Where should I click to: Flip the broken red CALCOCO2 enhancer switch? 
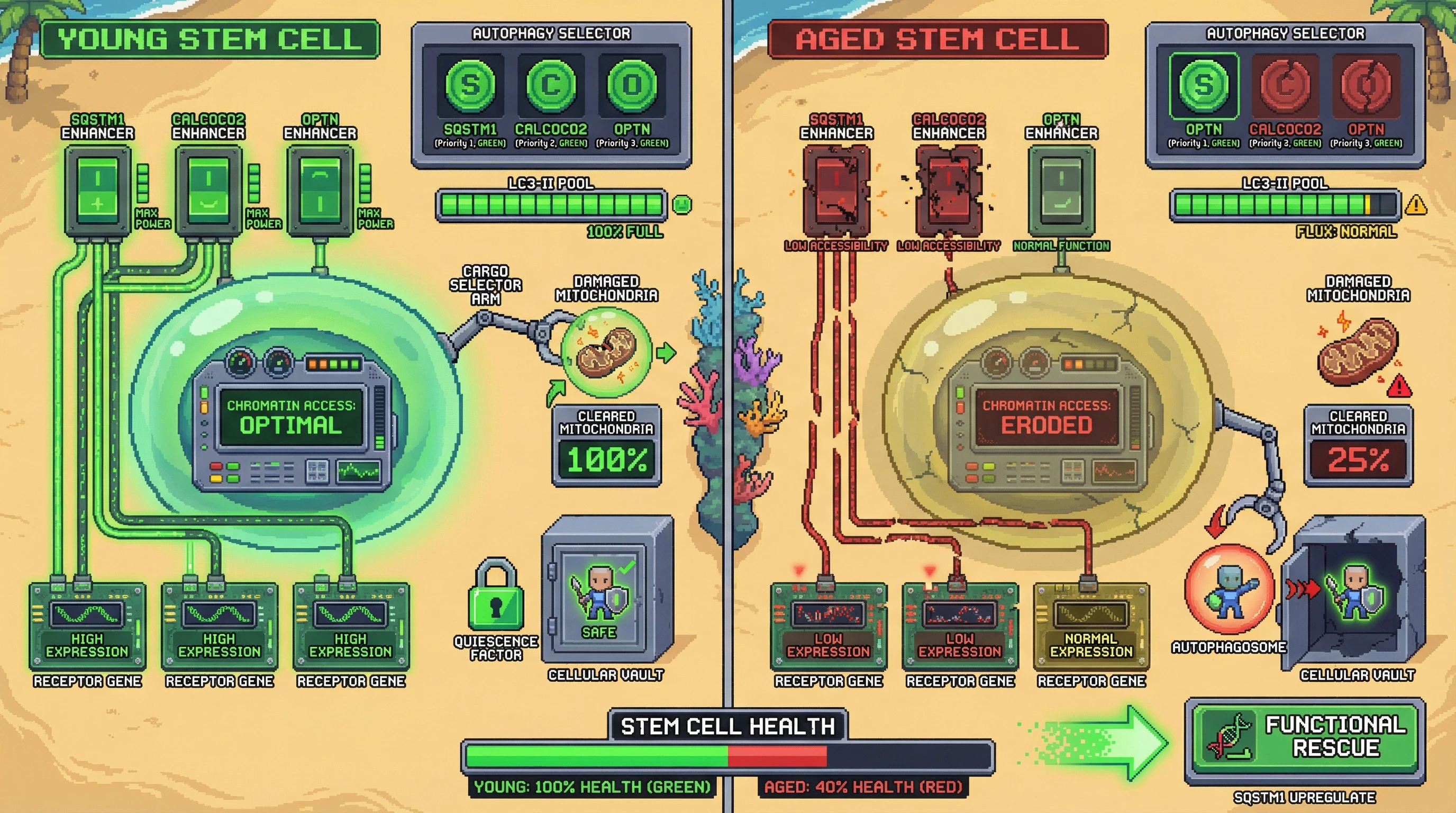pyautogui.click(x=949, y=191)
